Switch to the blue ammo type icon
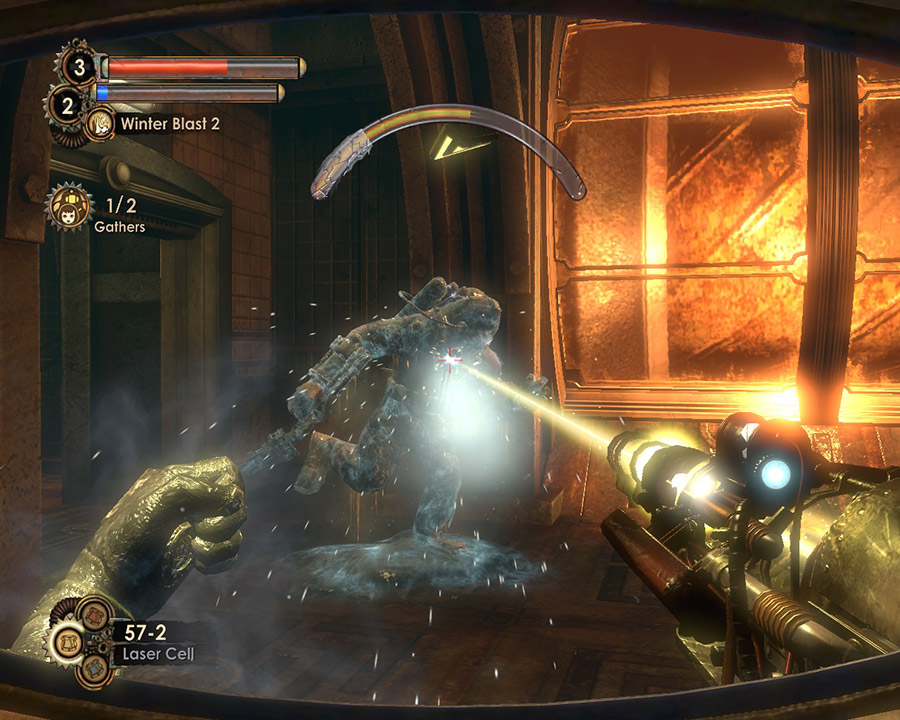Viewport: 900px width, 720px height. click(x=96, y=671)
